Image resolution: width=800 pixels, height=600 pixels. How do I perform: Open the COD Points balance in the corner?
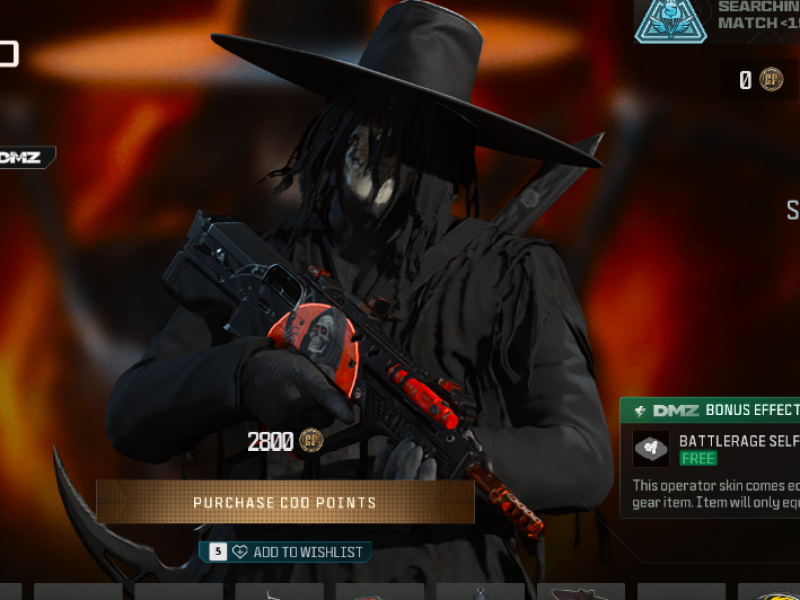coord(760,80)
